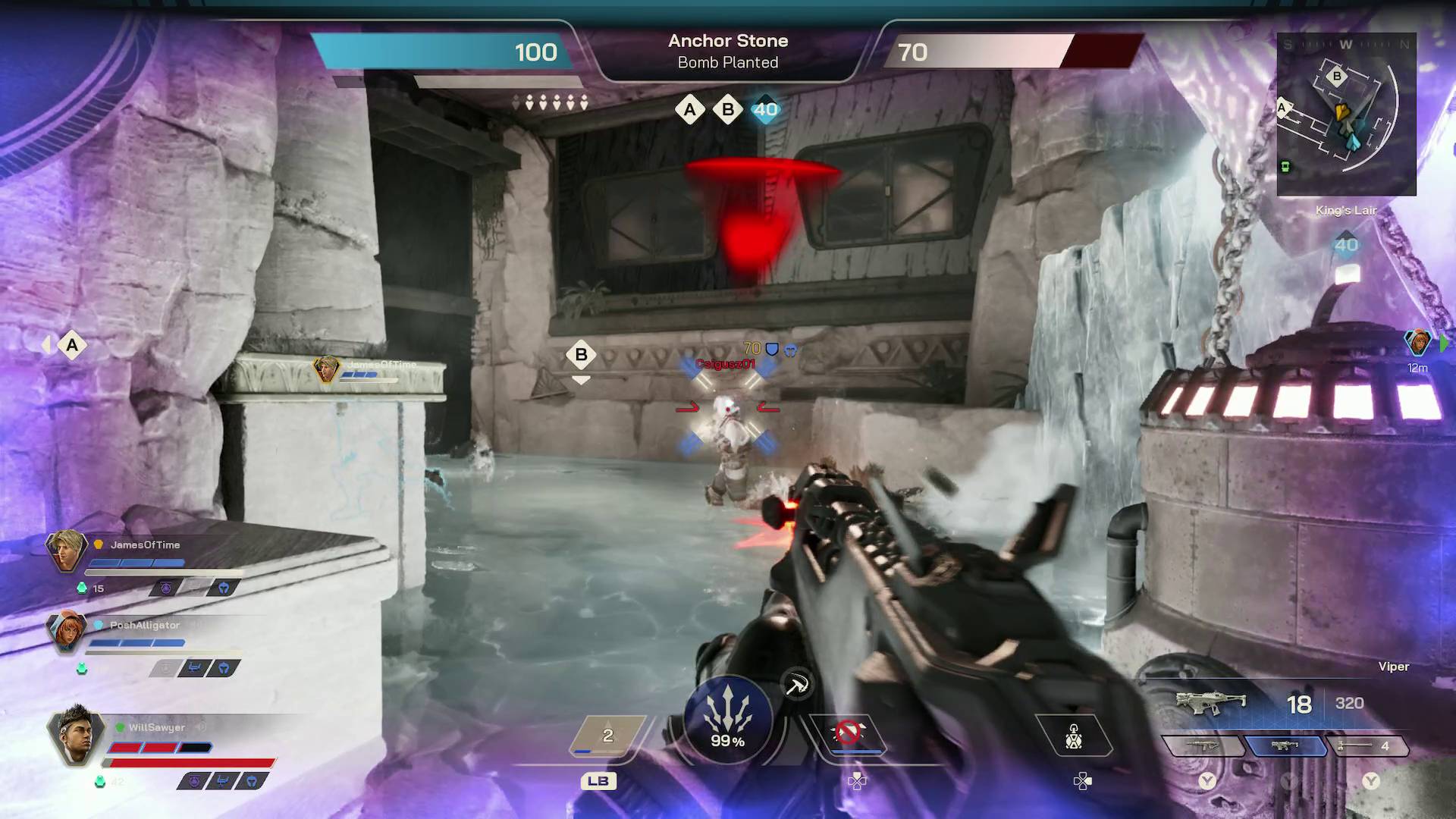Screen dimensions: 1456x819
Task: Open the down arrow under the B marker
Action: tap(581, 379)
